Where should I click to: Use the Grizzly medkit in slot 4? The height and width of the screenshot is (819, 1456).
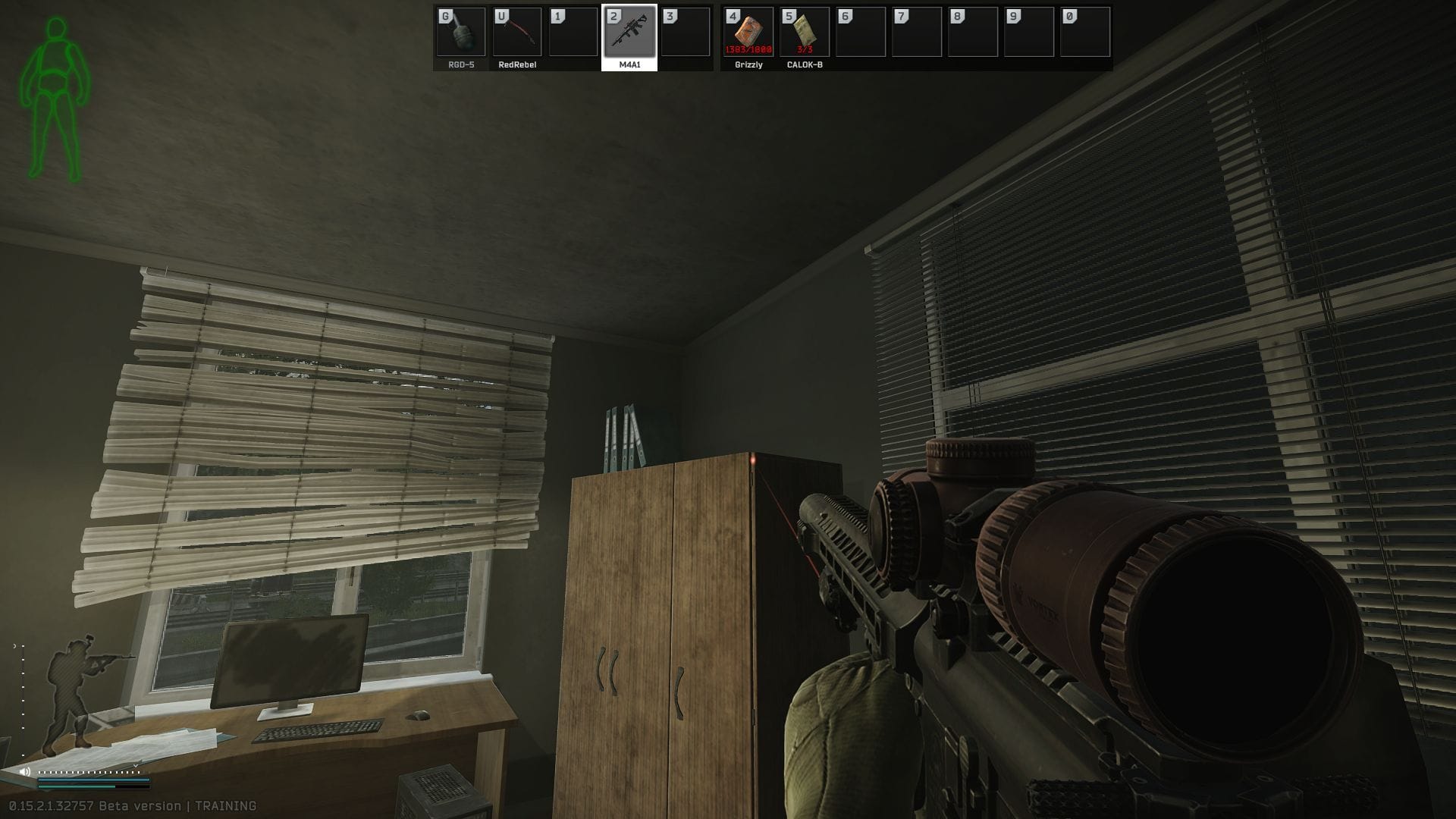(x=749, y=33)
